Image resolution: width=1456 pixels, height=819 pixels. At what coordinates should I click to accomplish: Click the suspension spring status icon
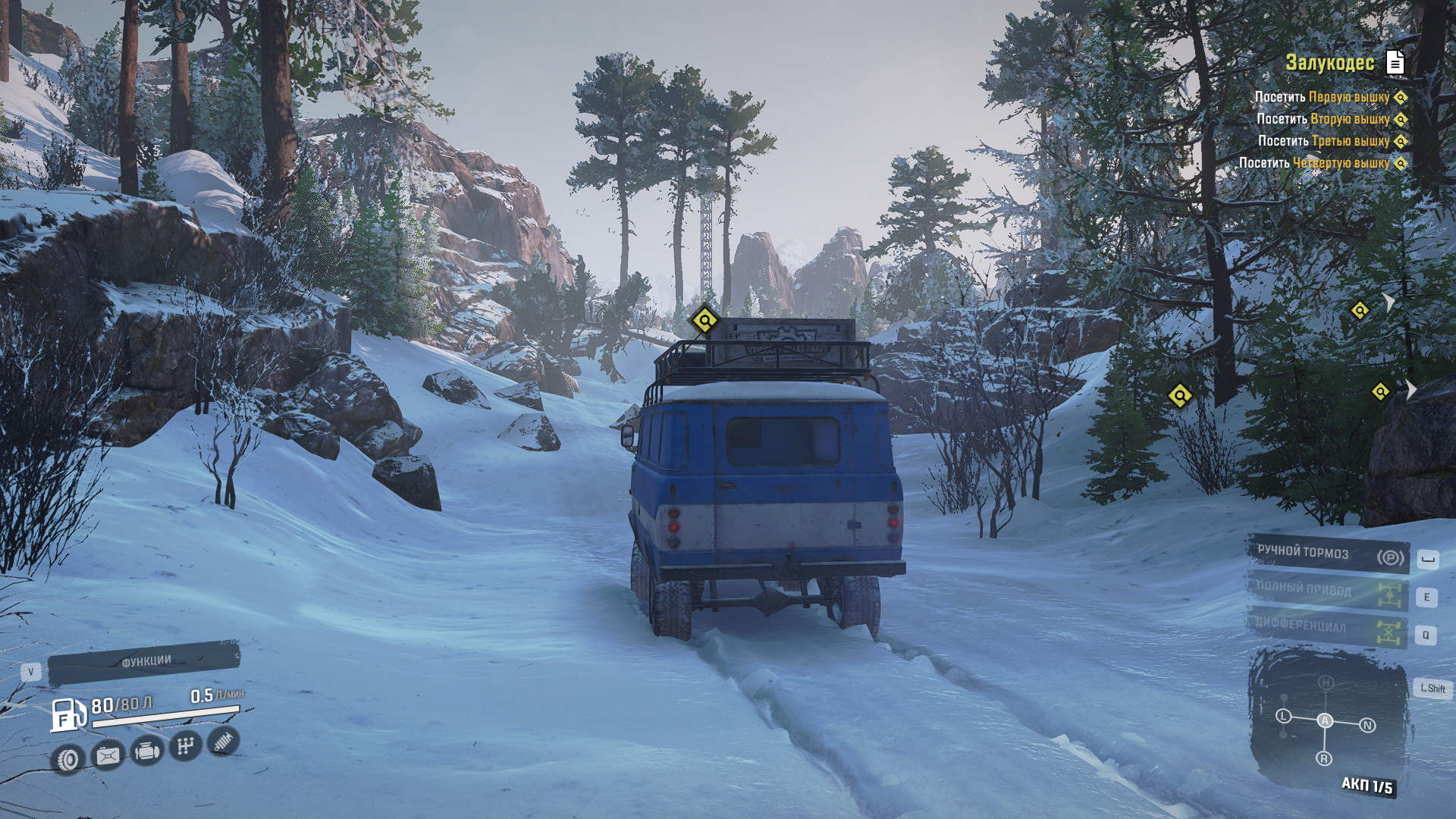click(x=222, y=742)
